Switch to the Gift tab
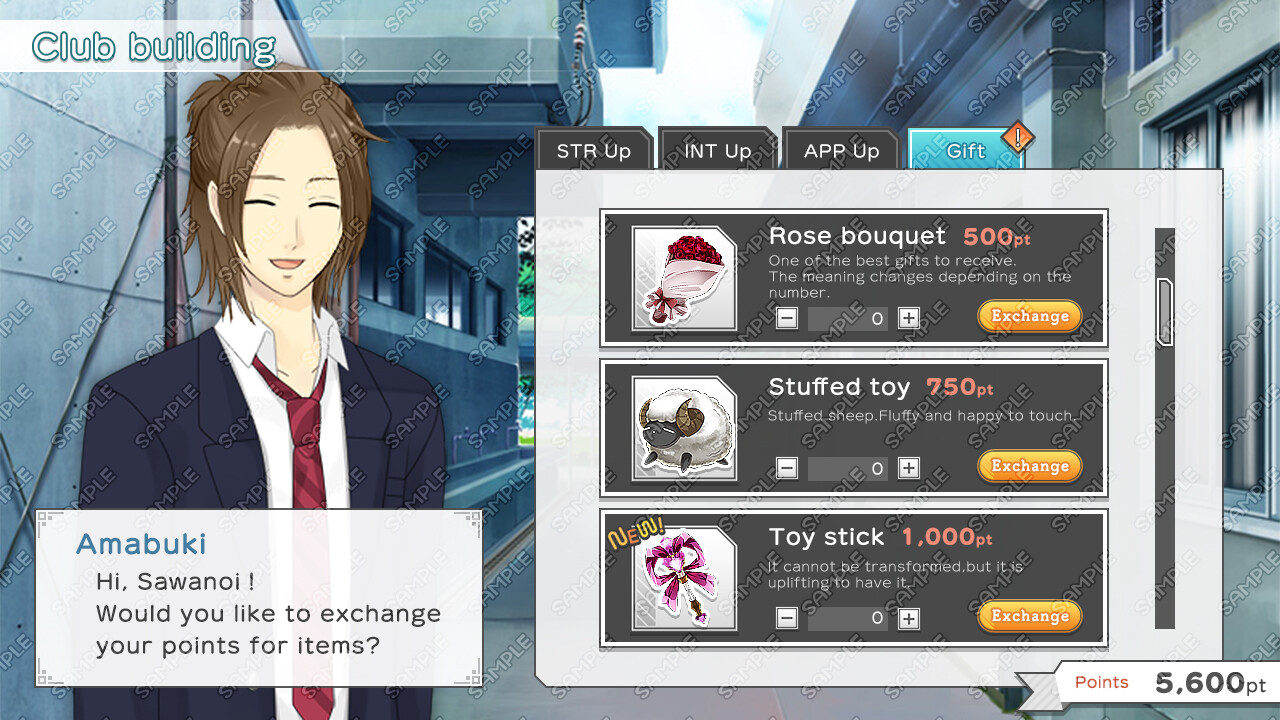Screen dimensions: 1280x720 [x=962, y=150]
